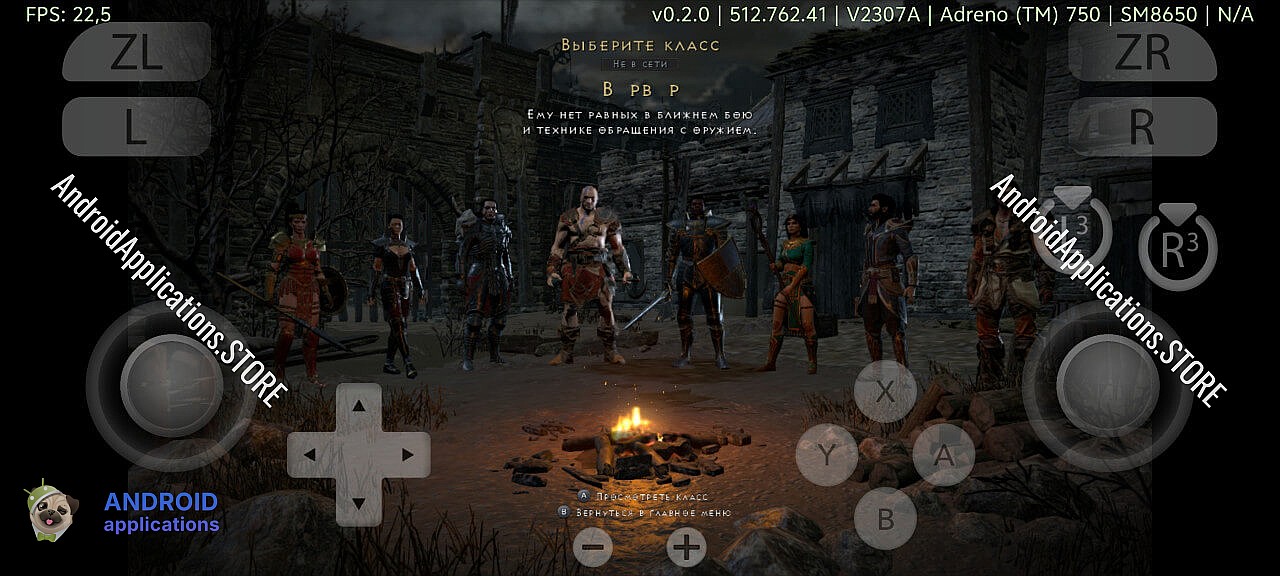Tap the on-screen B touch button

(x=885, y=519)
